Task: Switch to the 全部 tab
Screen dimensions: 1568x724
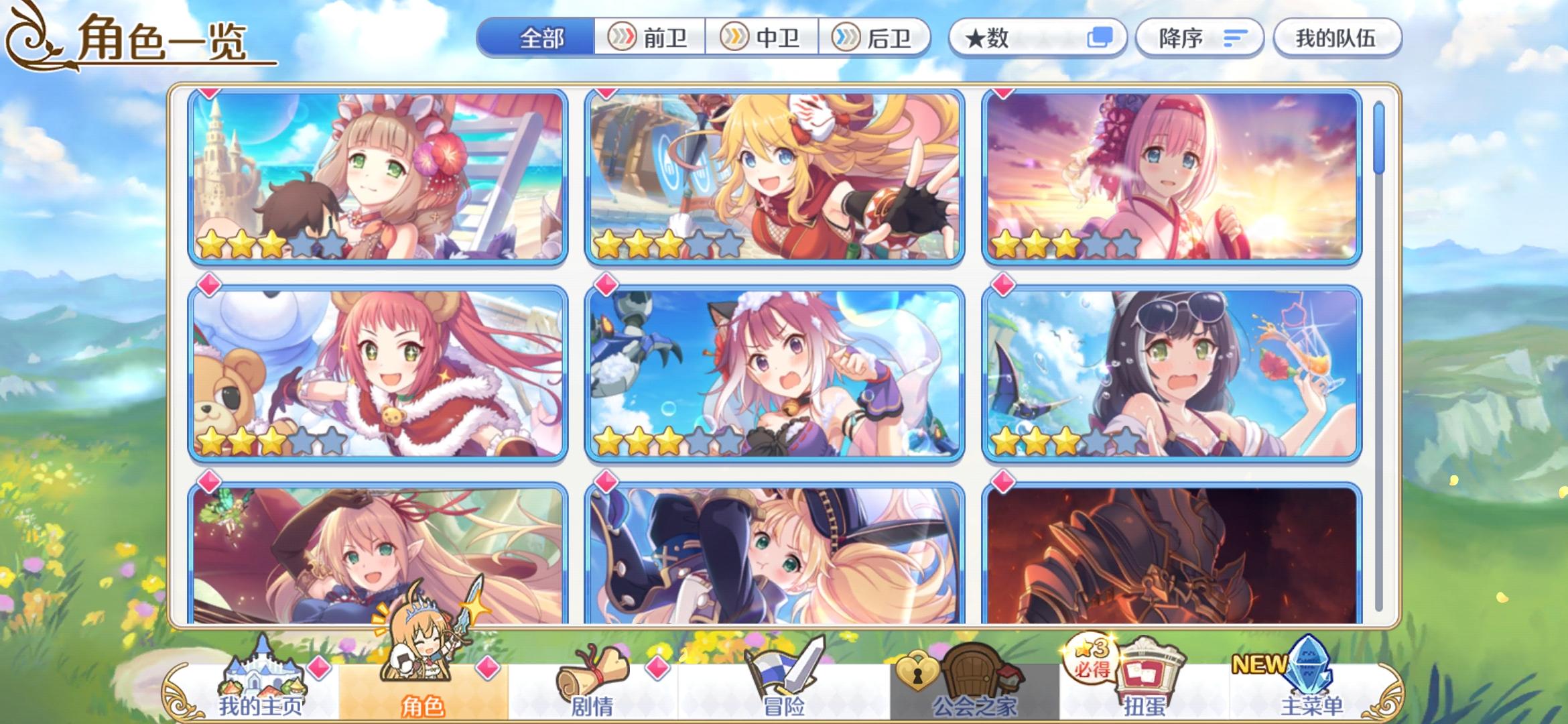Action: pos(541,38)
